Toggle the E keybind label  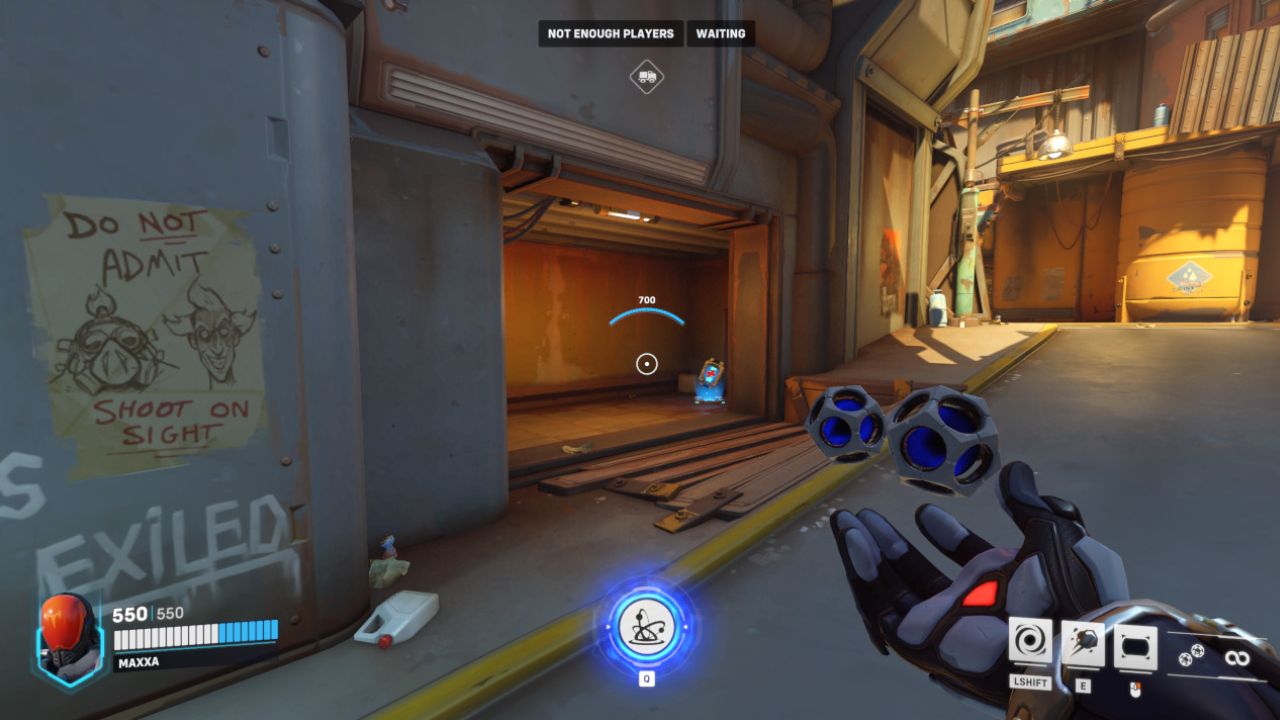pyautogui.click(x=1085, y=686)
